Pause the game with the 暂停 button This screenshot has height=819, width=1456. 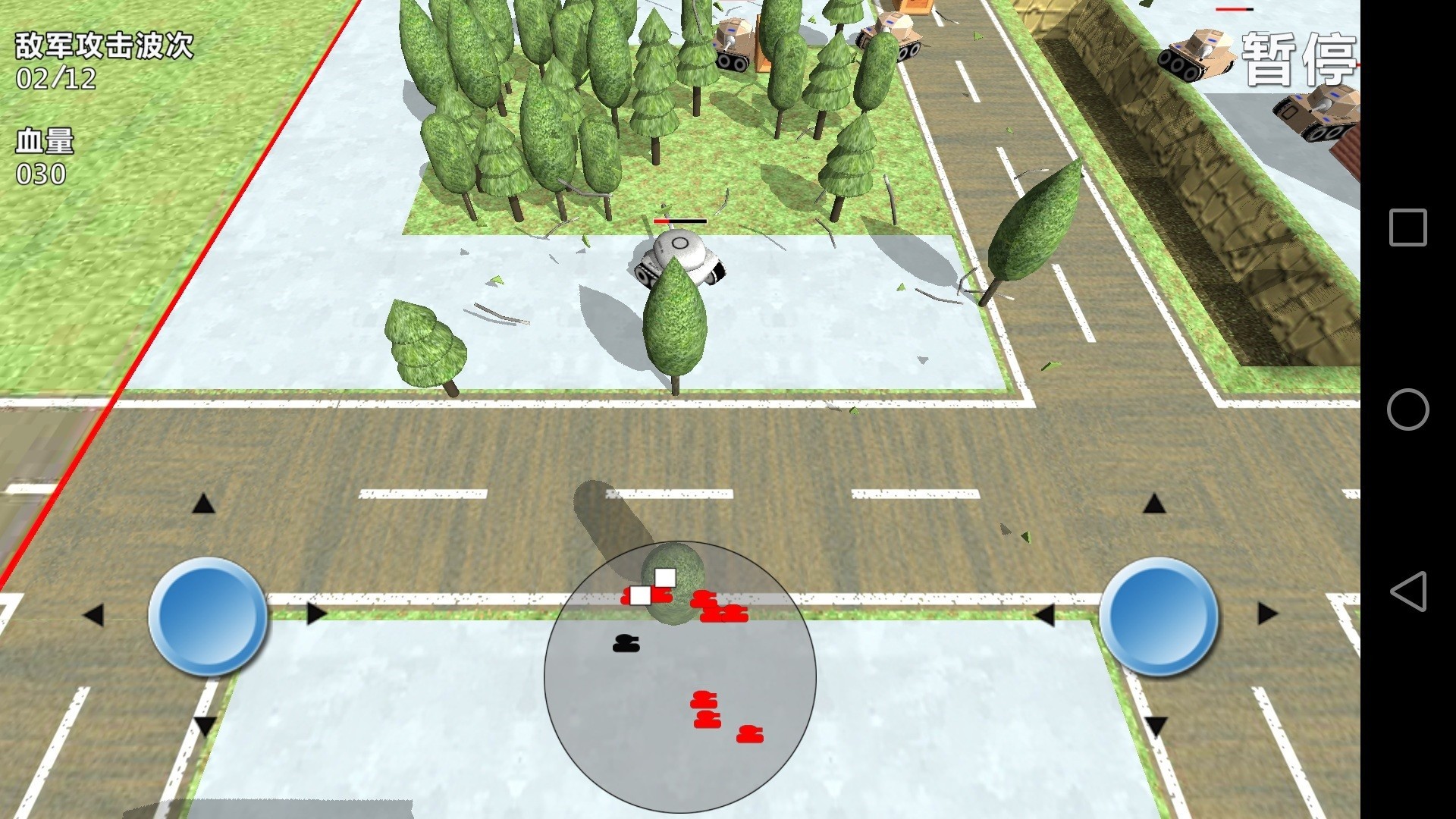1298,59
